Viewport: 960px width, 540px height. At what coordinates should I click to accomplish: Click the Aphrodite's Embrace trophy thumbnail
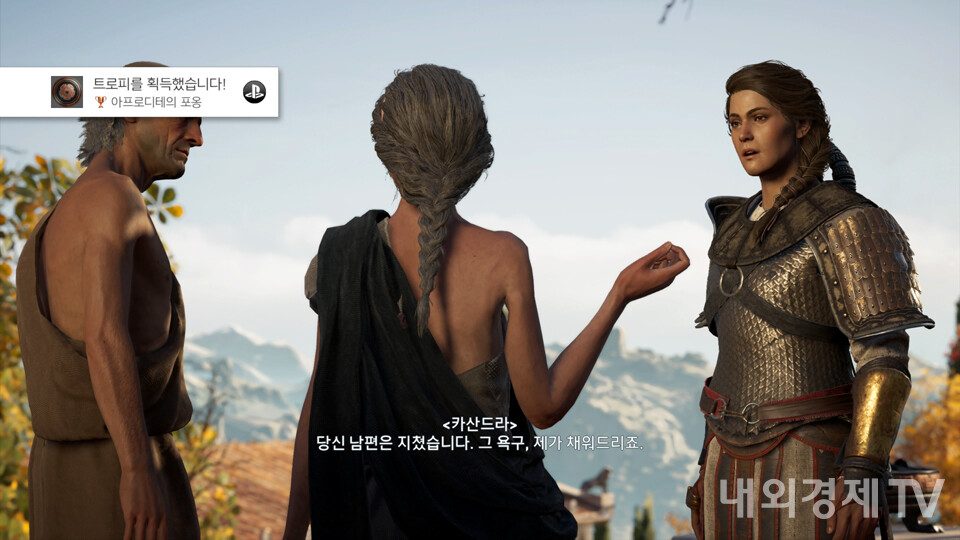pos(67,92)
